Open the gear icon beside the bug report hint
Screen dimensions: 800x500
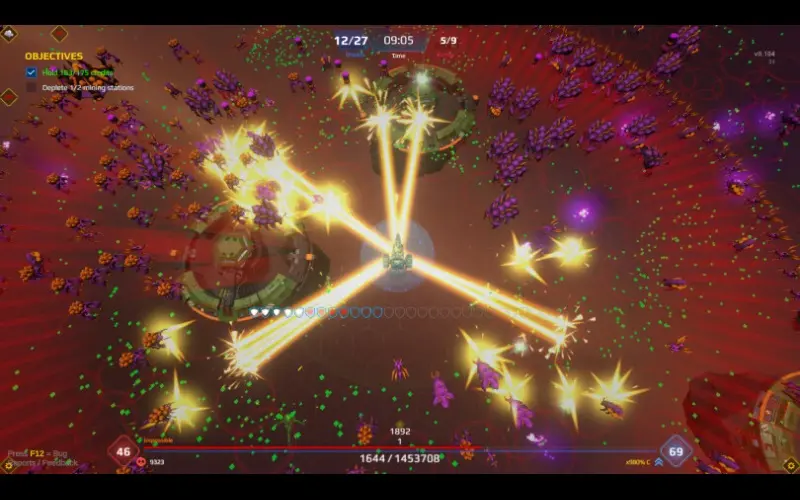[x=9, y=465]
